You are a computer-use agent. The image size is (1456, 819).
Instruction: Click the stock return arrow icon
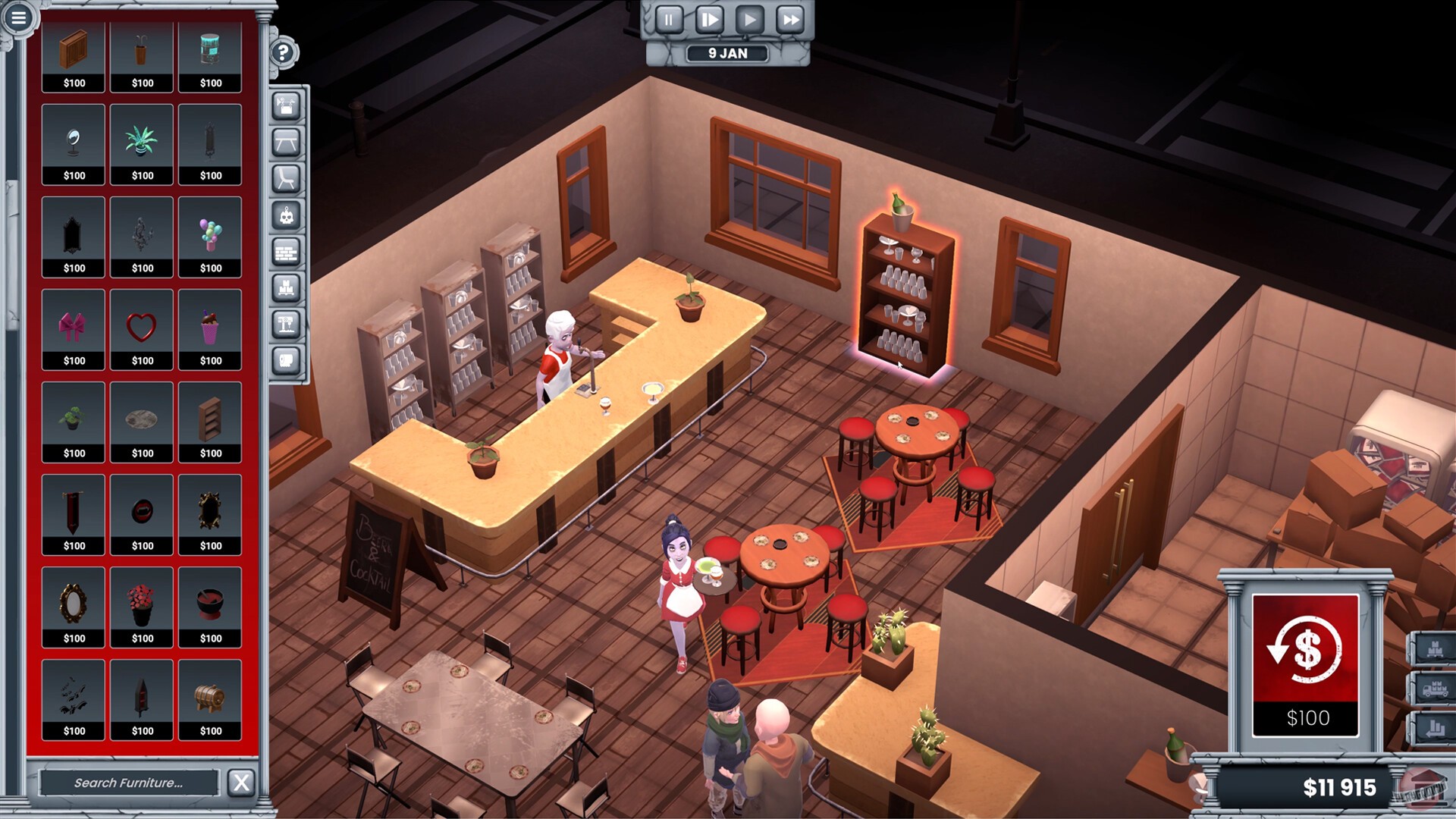pos(1436,728)
